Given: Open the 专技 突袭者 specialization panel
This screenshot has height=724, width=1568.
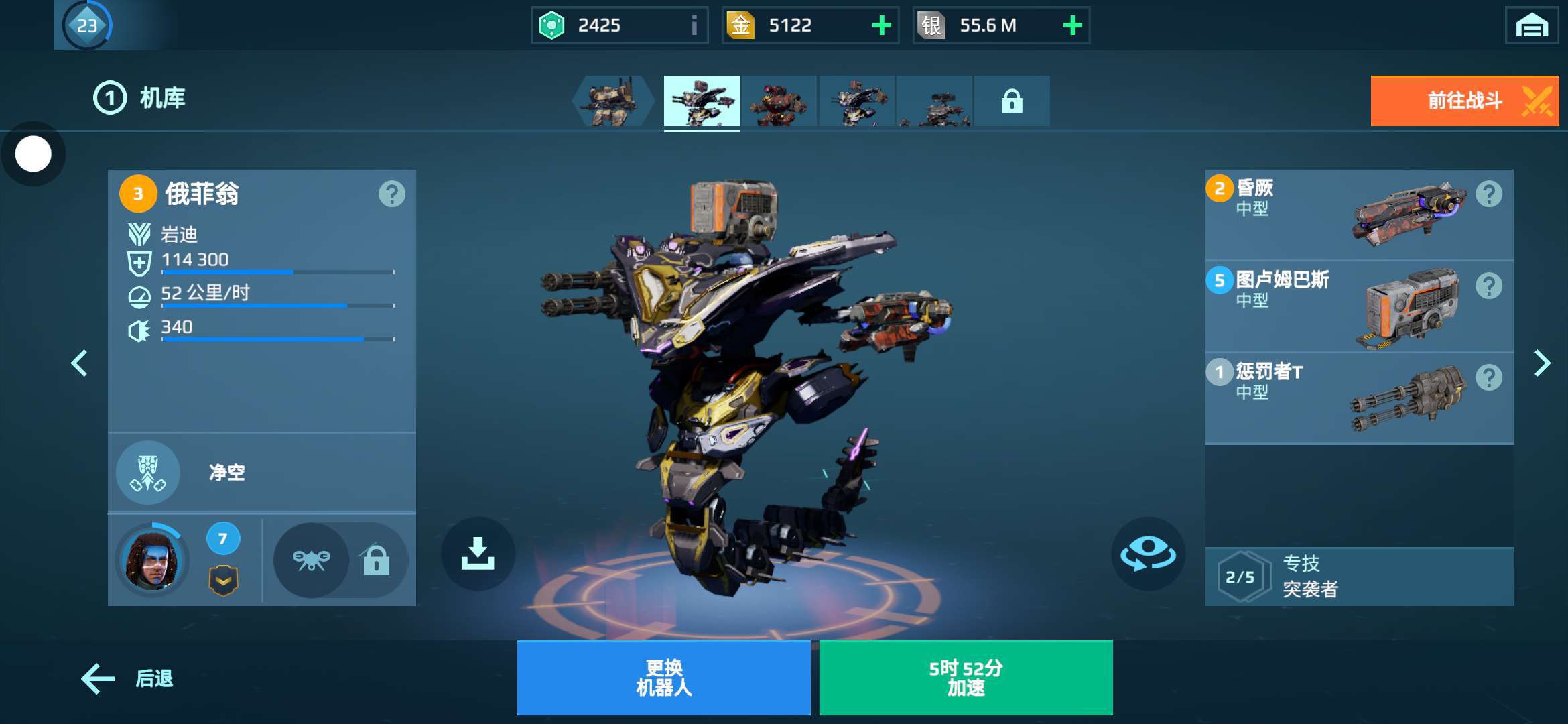Looking at the screenshot, I should coord(1359,577).
